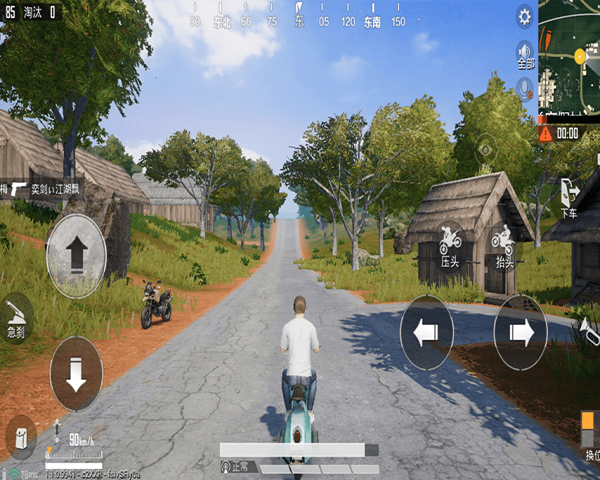Activate the eye free-look button
Image resolution: width=600 pixels, height=480 pixels.
click(486, 150)
